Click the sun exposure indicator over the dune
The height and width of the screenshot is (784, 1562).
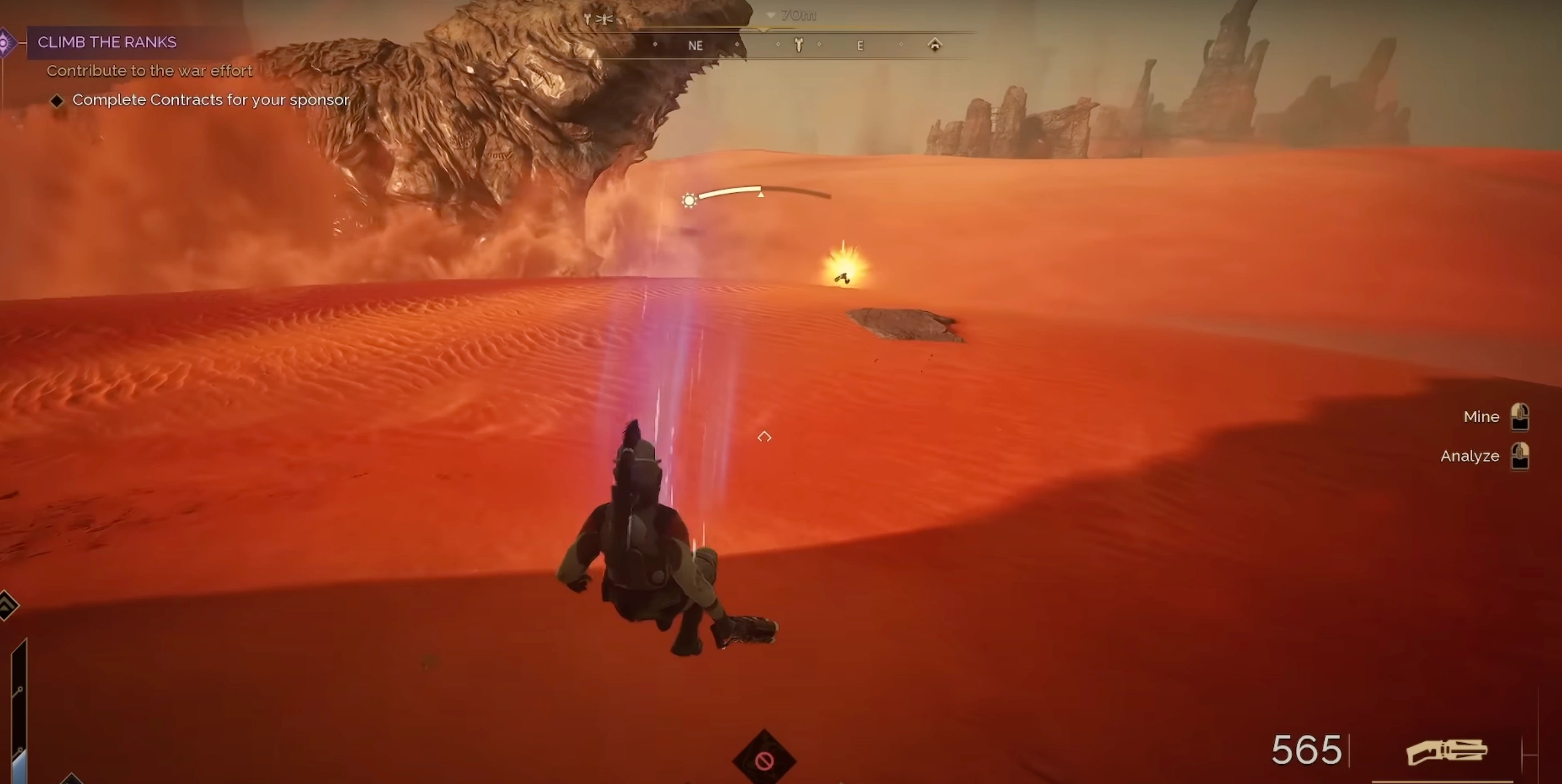[x=690, y=200]
